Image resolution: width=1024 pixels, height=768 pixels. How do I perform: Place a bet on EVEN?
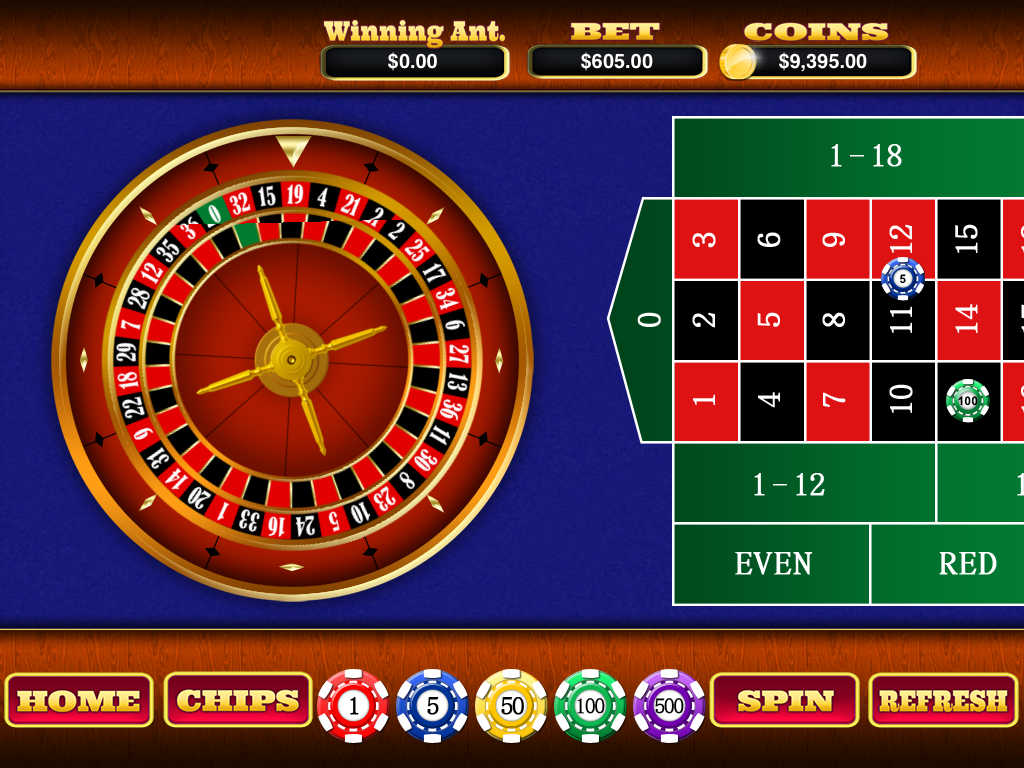click(x=772, y=564)
